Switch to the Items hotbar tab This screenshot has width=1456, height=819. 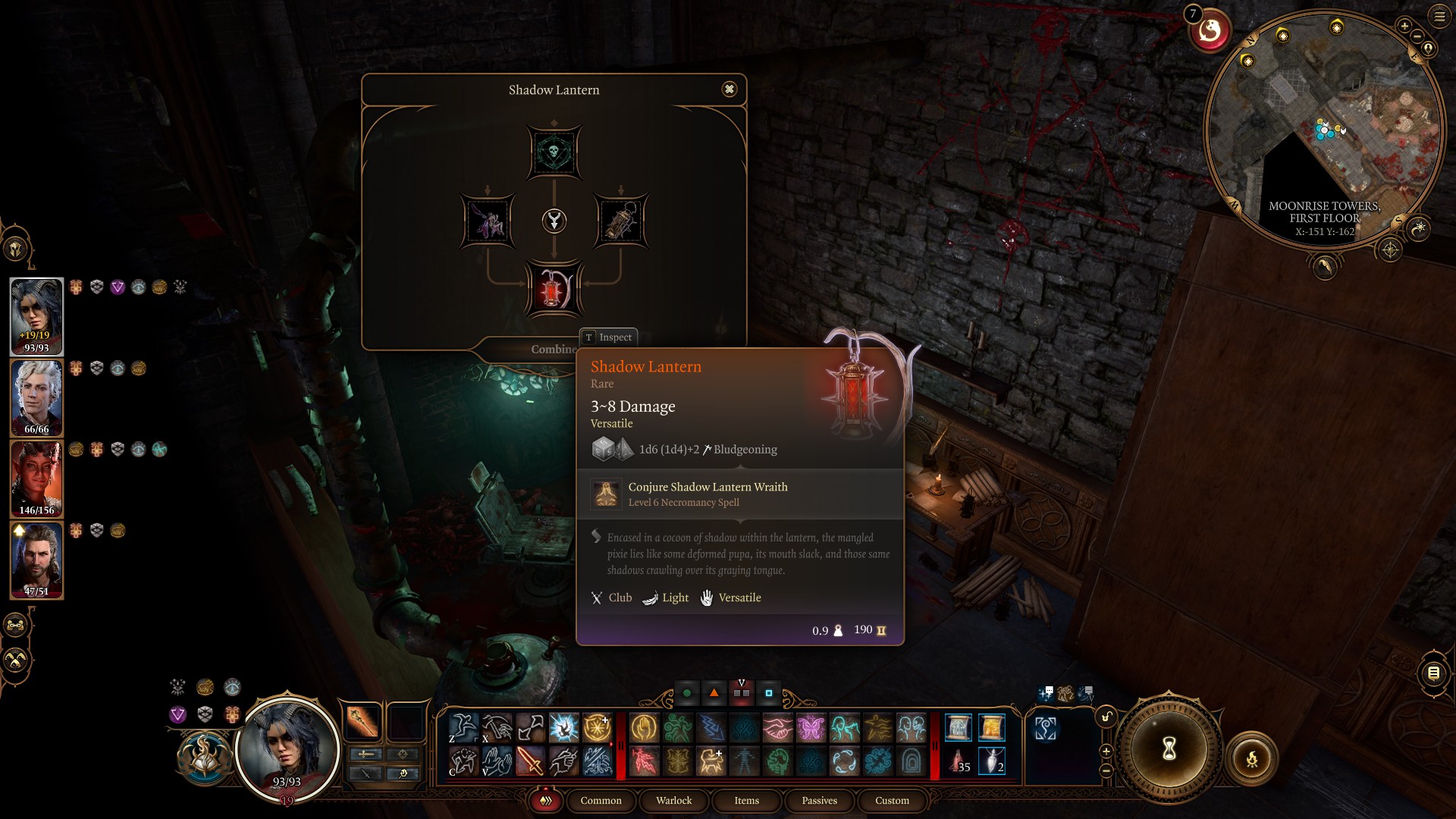746,801
